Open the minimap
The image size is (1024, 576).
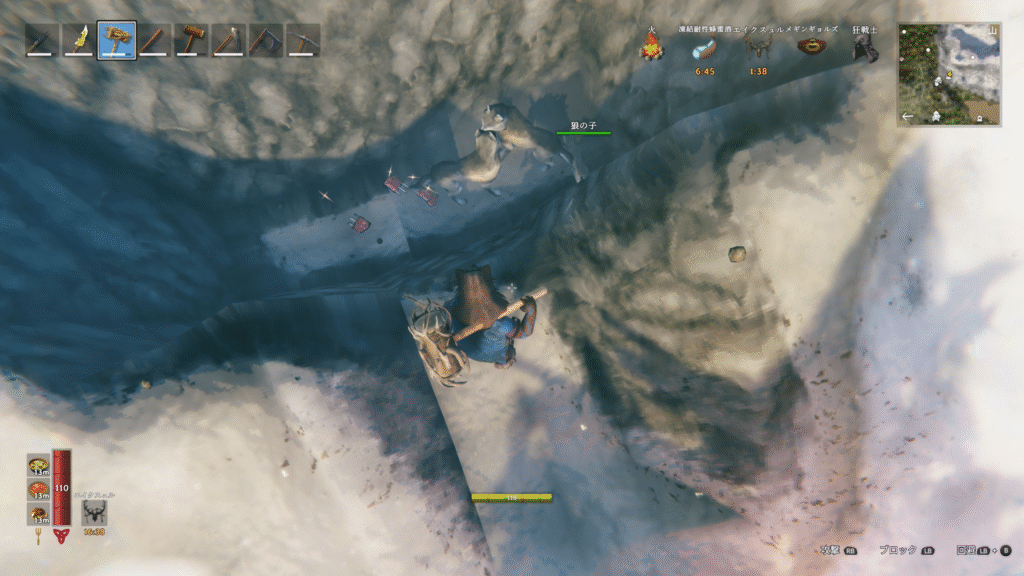click(x=949, y=75)
